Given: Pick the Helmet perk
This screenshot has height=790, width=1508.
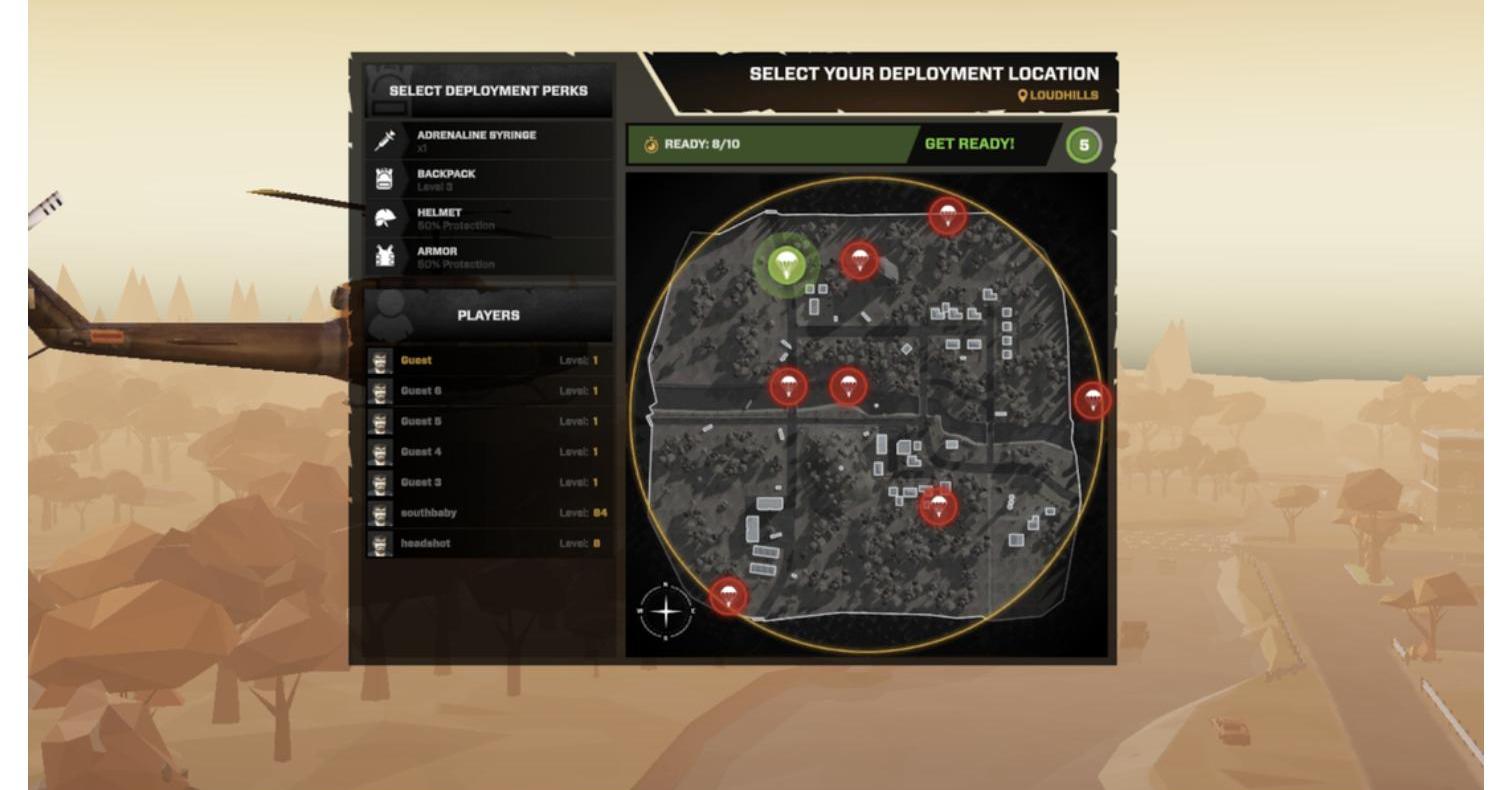Looking at the screenshot, I should point(489,218).
